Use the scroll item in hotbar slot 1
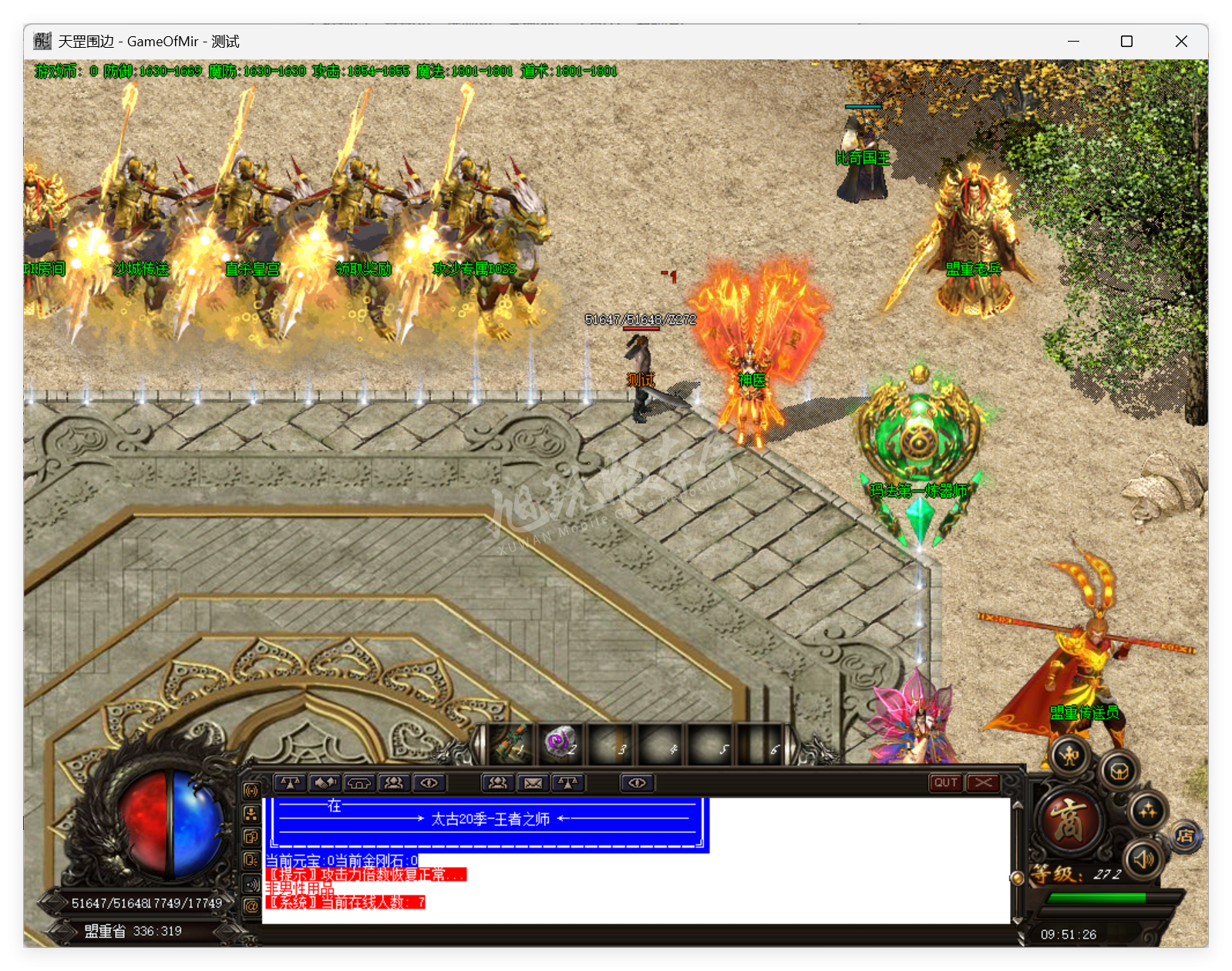 (x=512, y=743)
